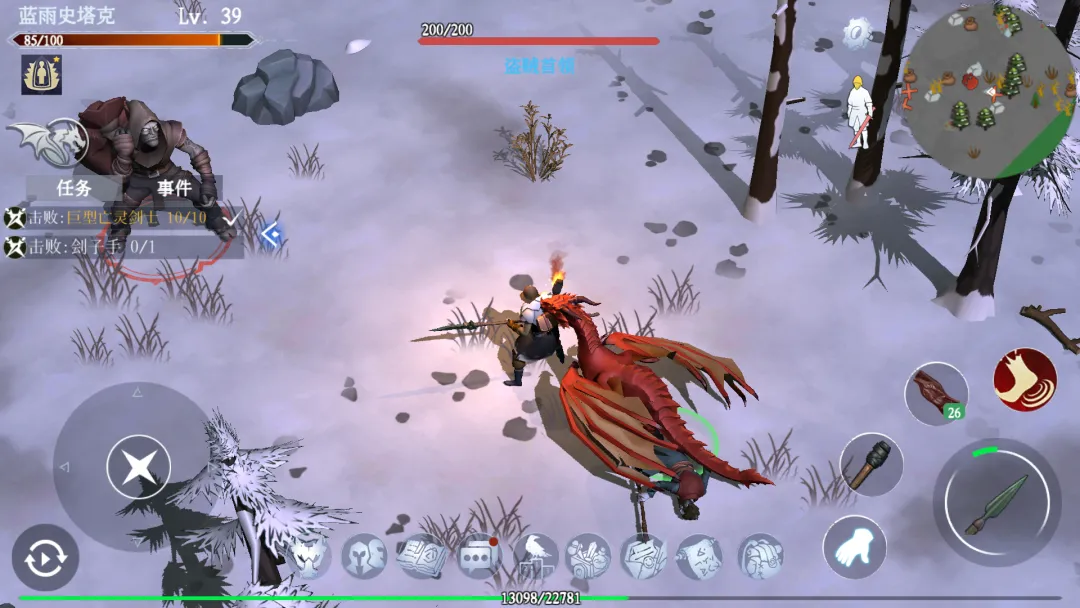Open the helmet equipment menu icon
This screenshot has width=1080, height=608.
pyautogui.click(x=364, y=556)
